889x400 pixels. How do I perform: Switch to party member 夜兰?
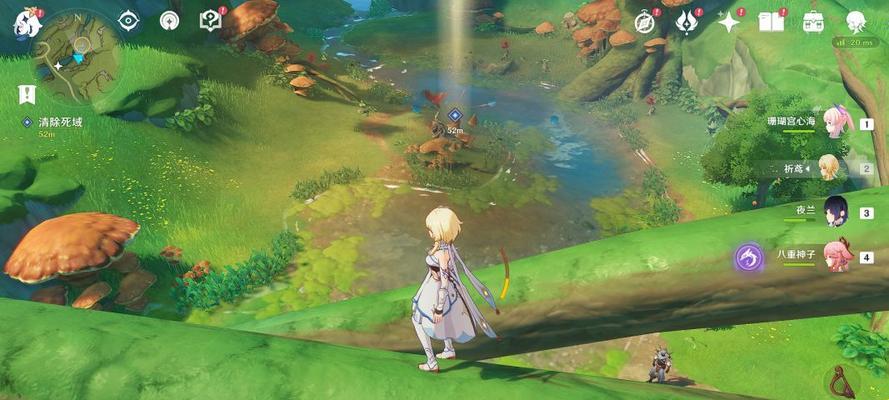(x=836, y=212)
